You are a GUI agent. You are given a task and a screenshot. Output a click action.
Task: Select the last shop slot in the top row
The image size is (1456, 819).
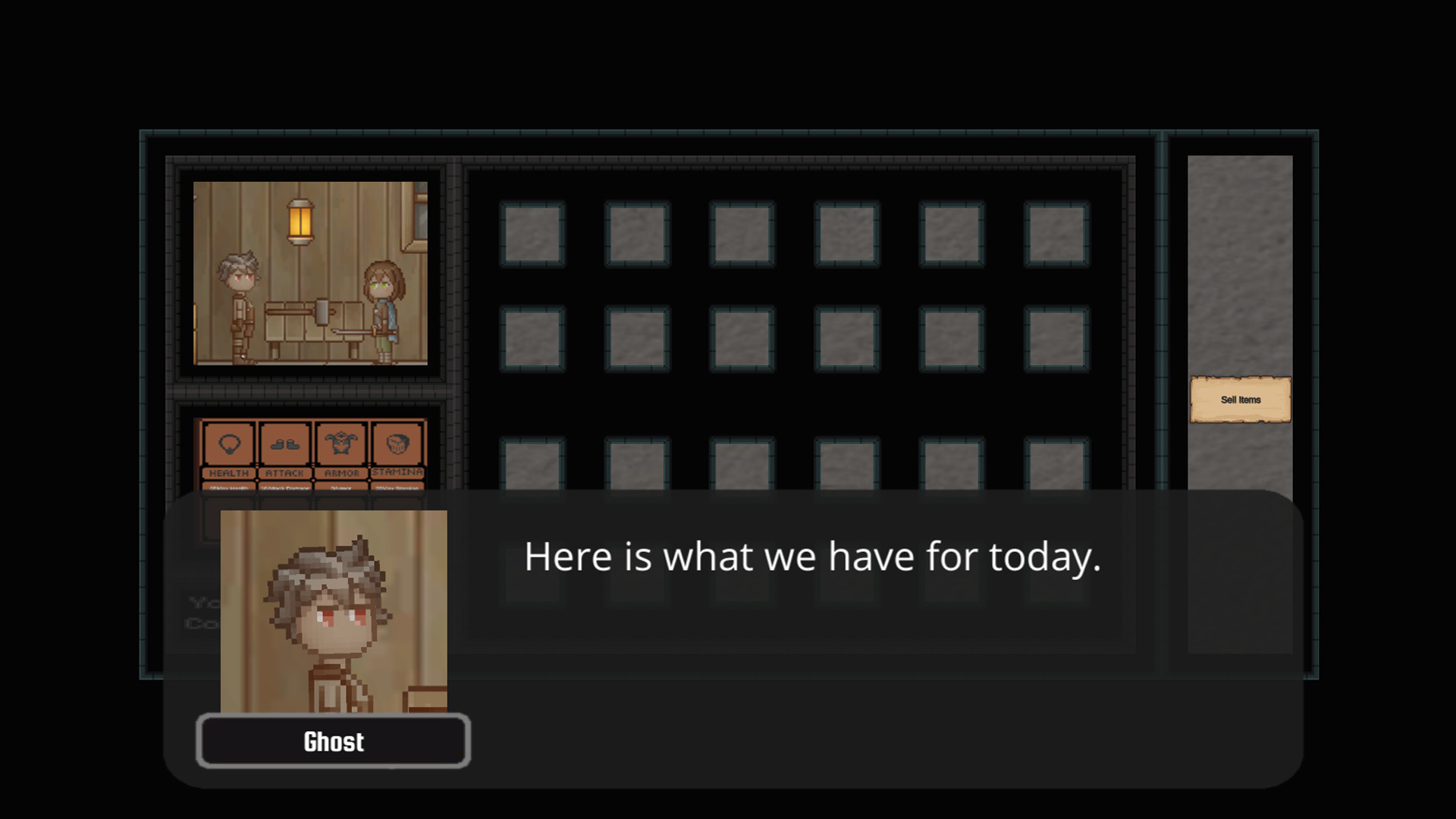[x=1057, y=232]
